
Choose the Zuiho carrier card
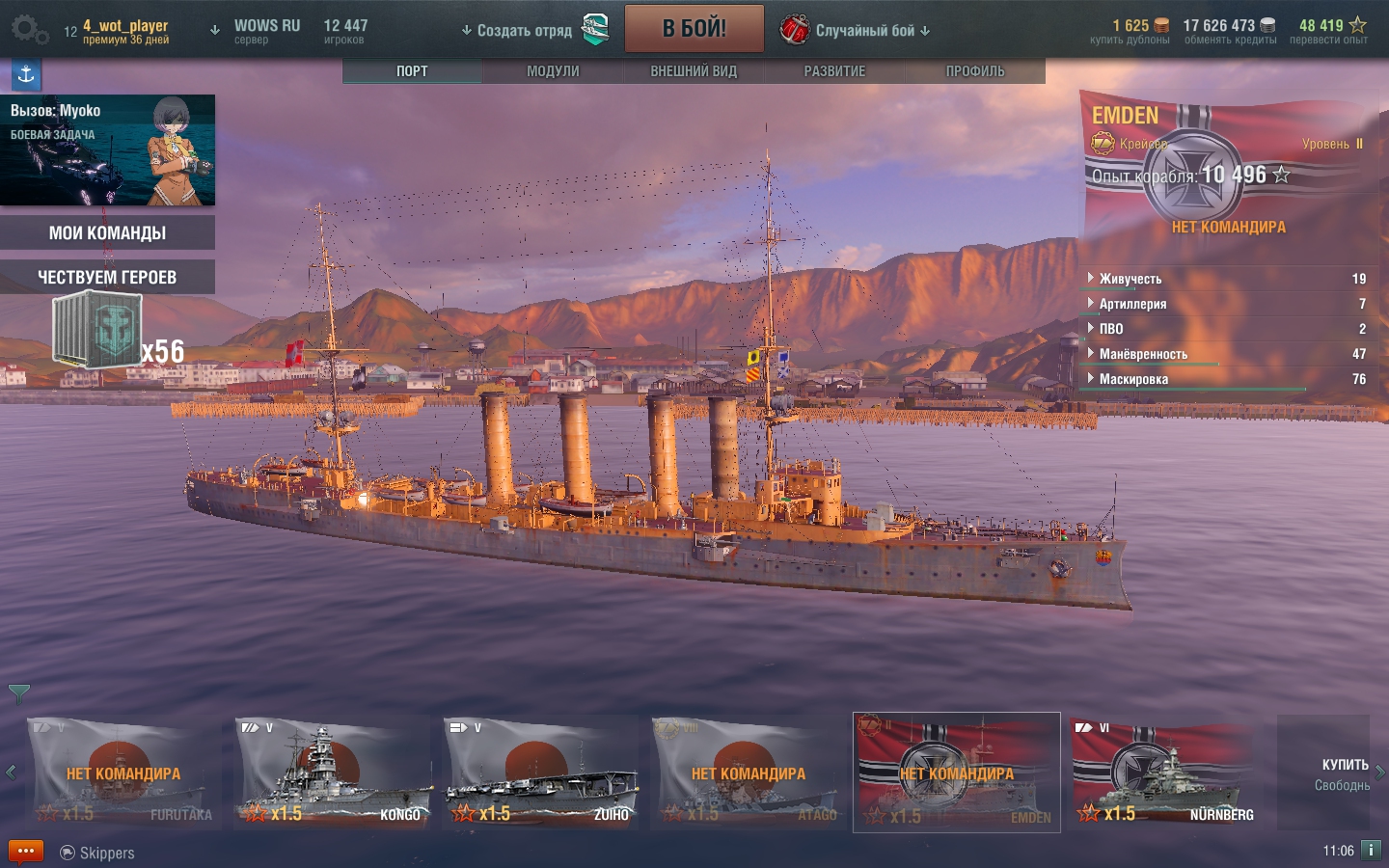pyautogui.click(x=540, y=773)
